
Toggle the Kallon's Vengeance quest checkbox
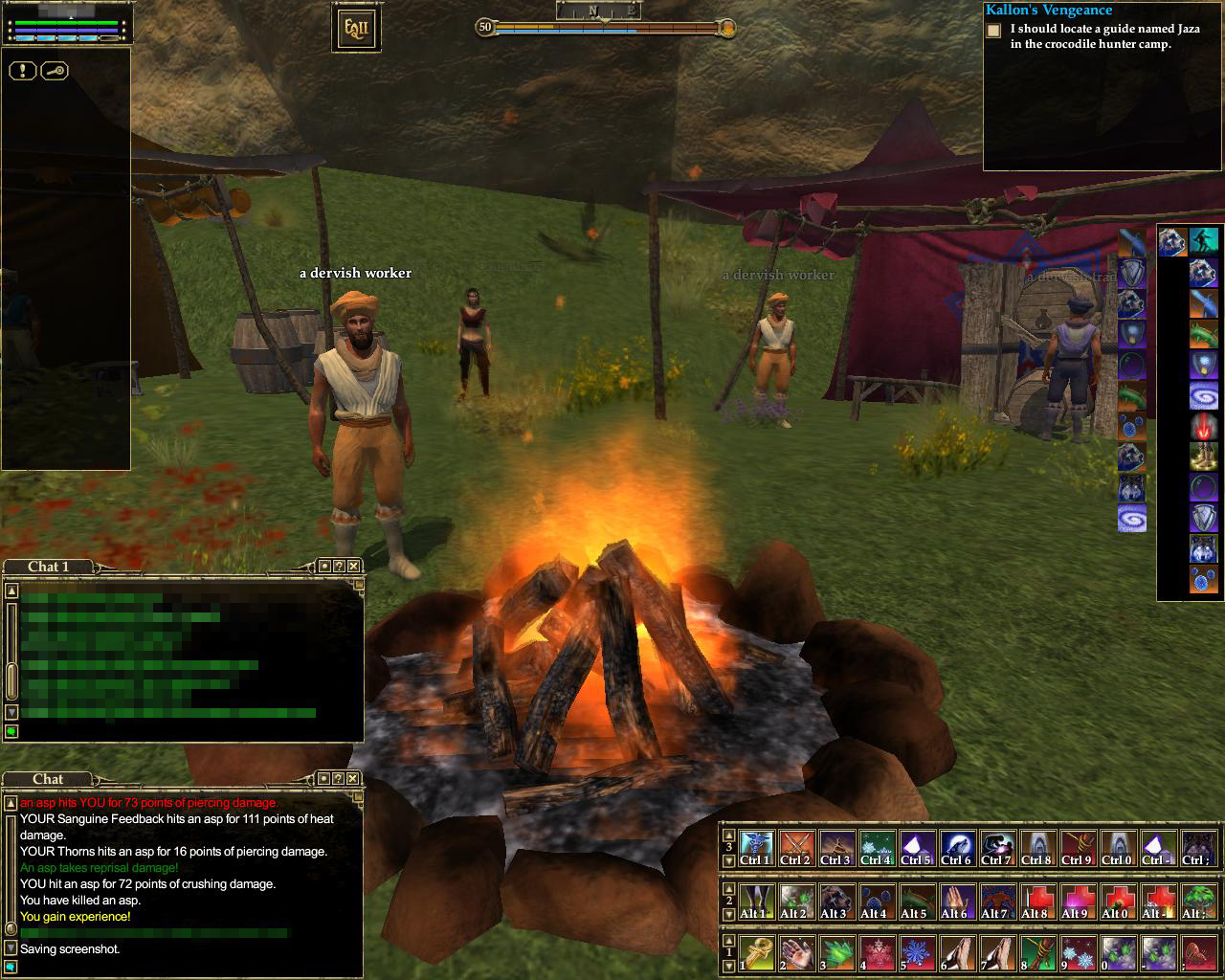pyautogui.click(x=993, y=31)
